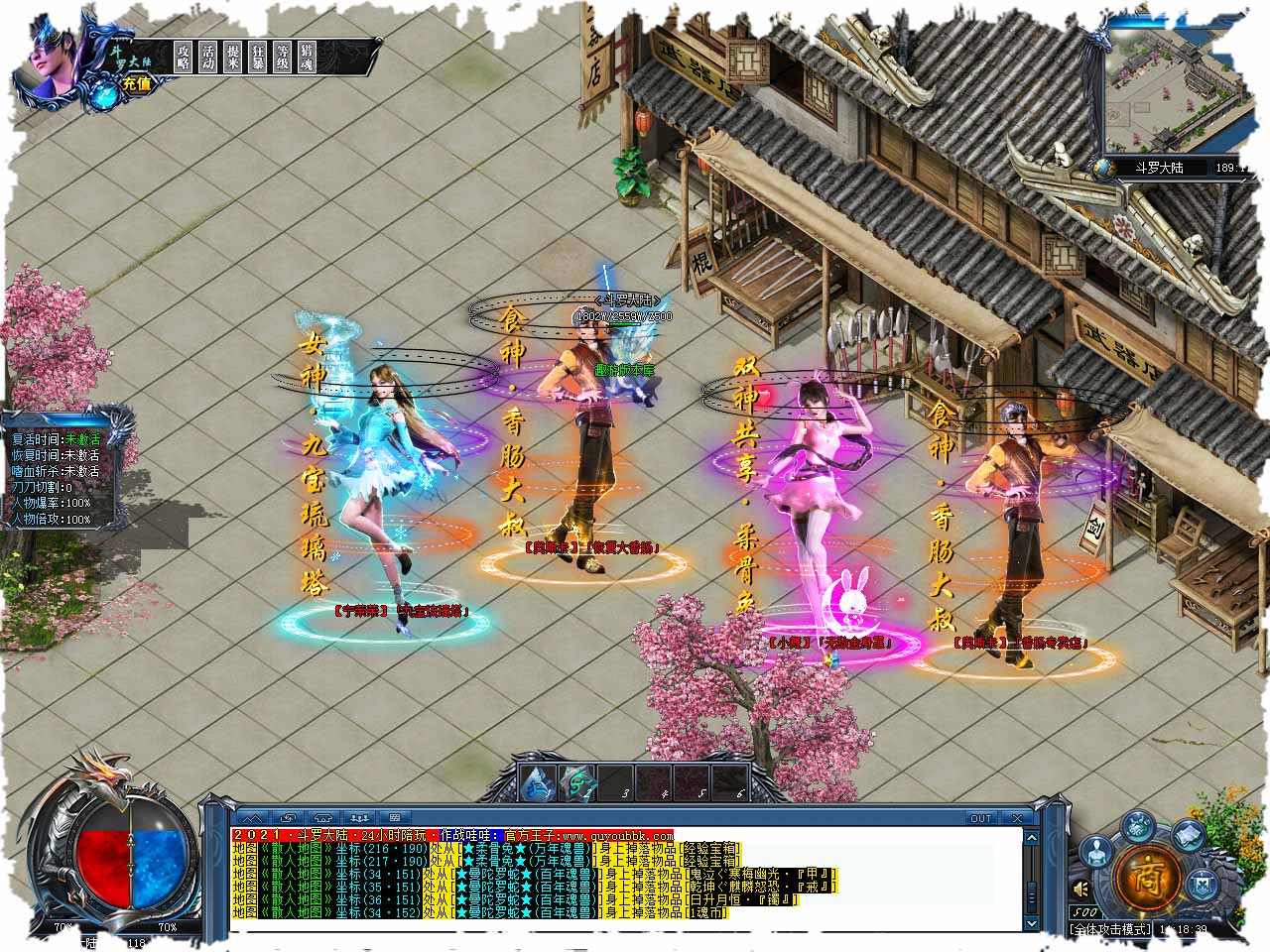Select the first skill icon in the hotbar
Image resolution: width=1270 pixels, height=952 pixels.
pyautogui.click(x=538, y=782)
